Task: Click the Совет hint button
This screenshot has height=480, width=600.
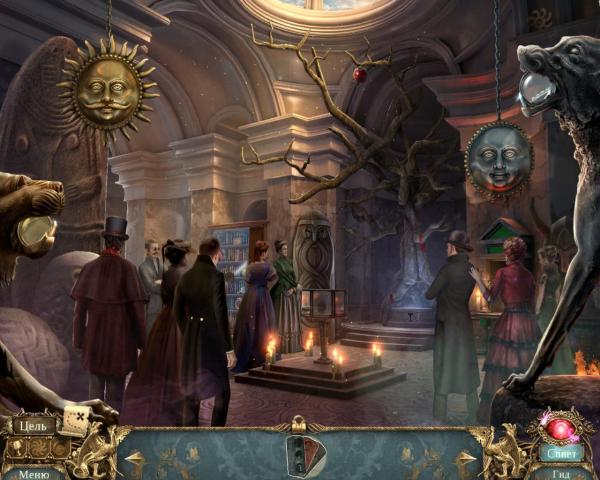Action: coord(562,452)
